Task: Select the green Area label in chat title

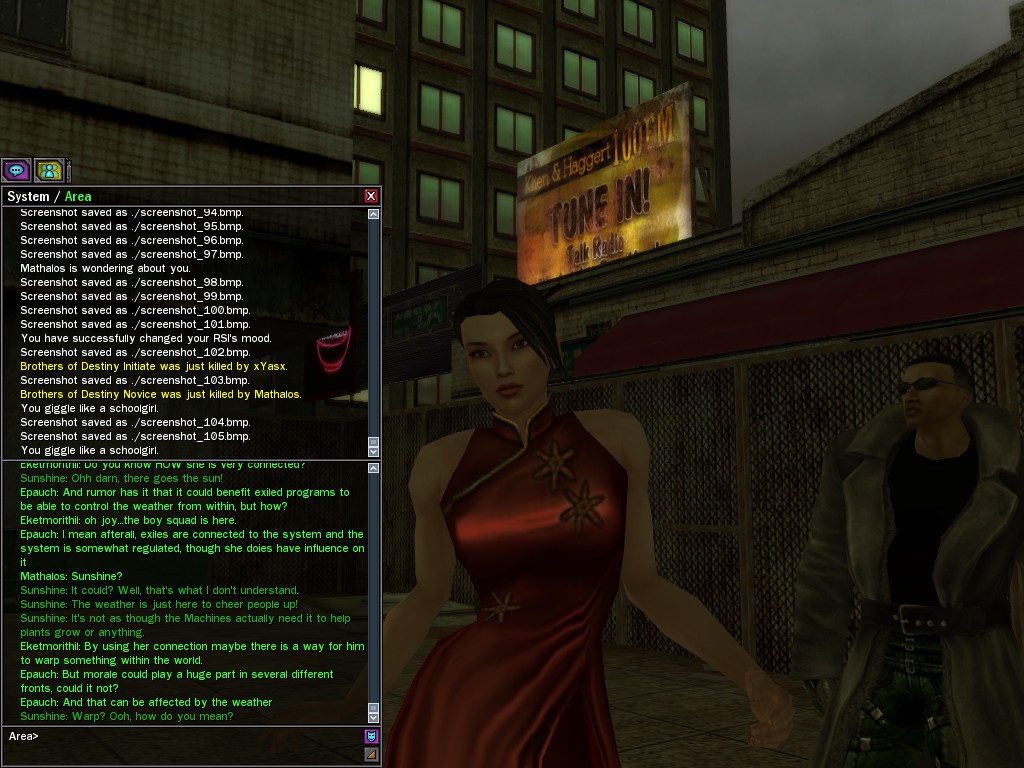Action: click(78, 197)
